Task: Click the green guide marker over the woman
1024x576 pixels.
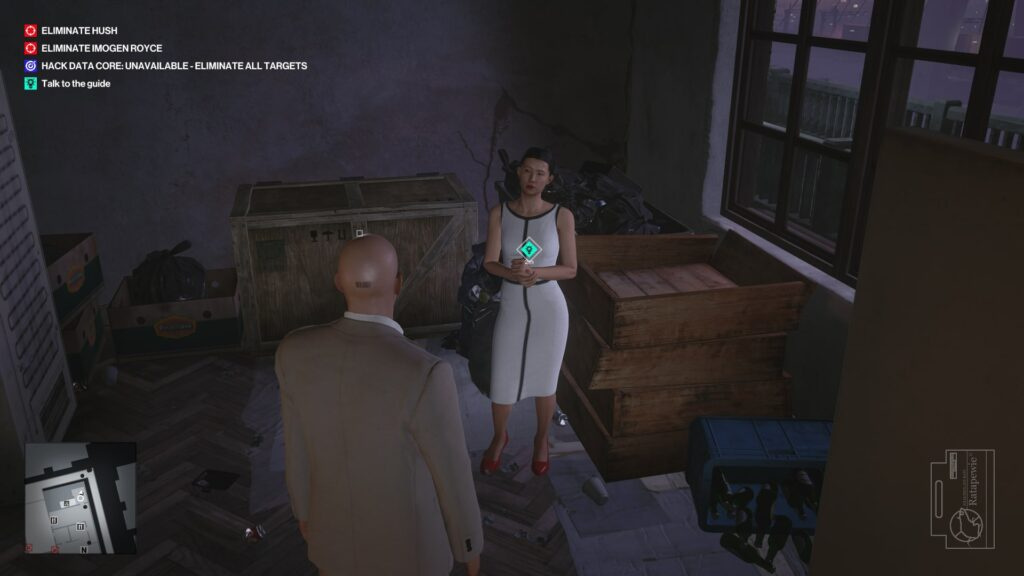Action: (x=528, y=249)
